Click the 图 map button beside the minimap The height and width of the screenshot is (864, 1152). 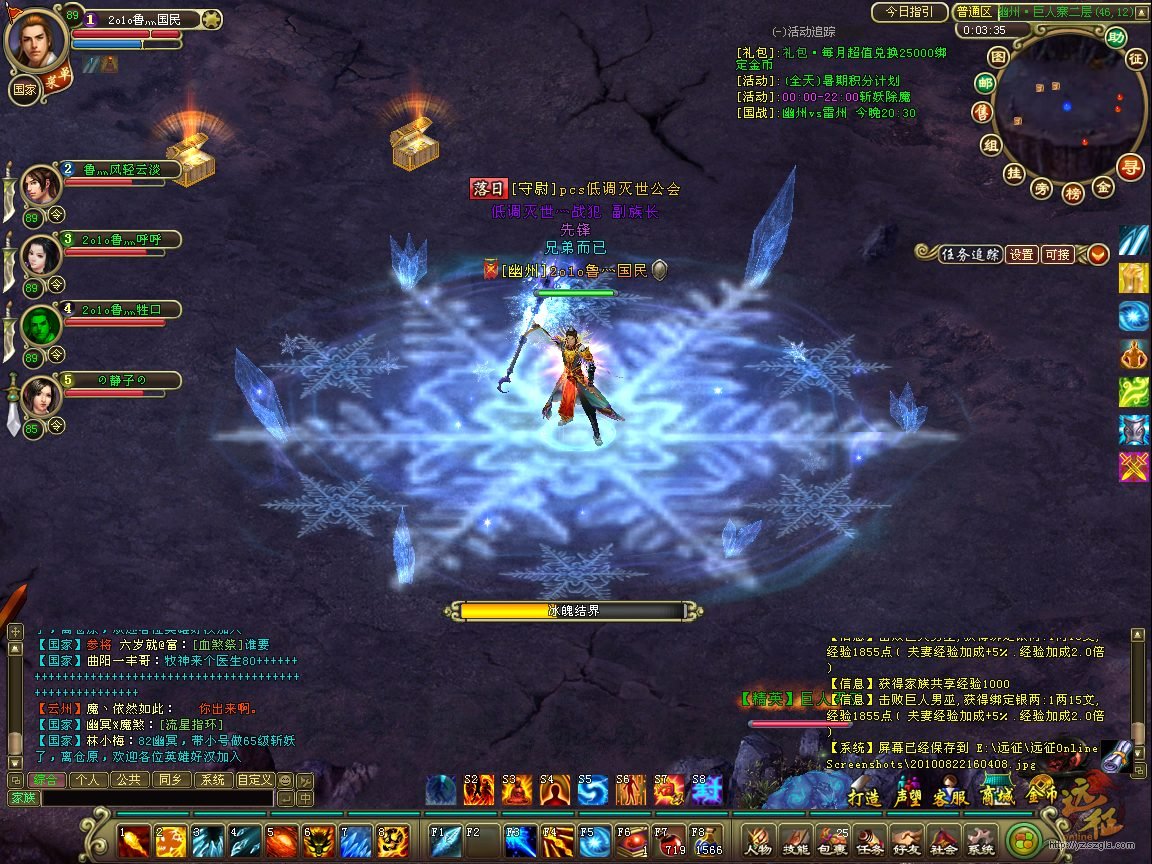998,56
